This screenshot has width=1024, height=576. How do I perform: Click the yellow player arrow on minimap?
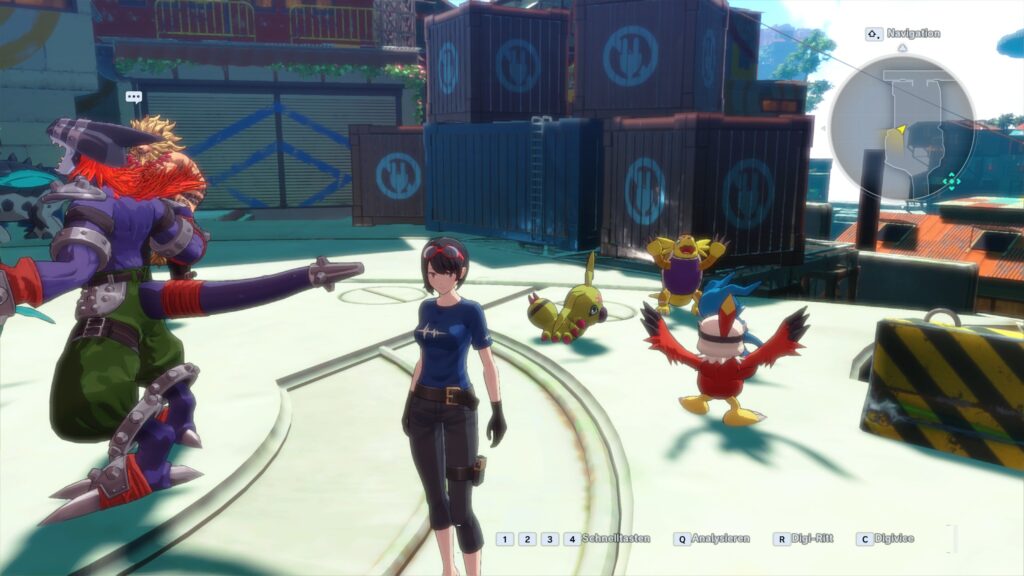coord(898,130)
